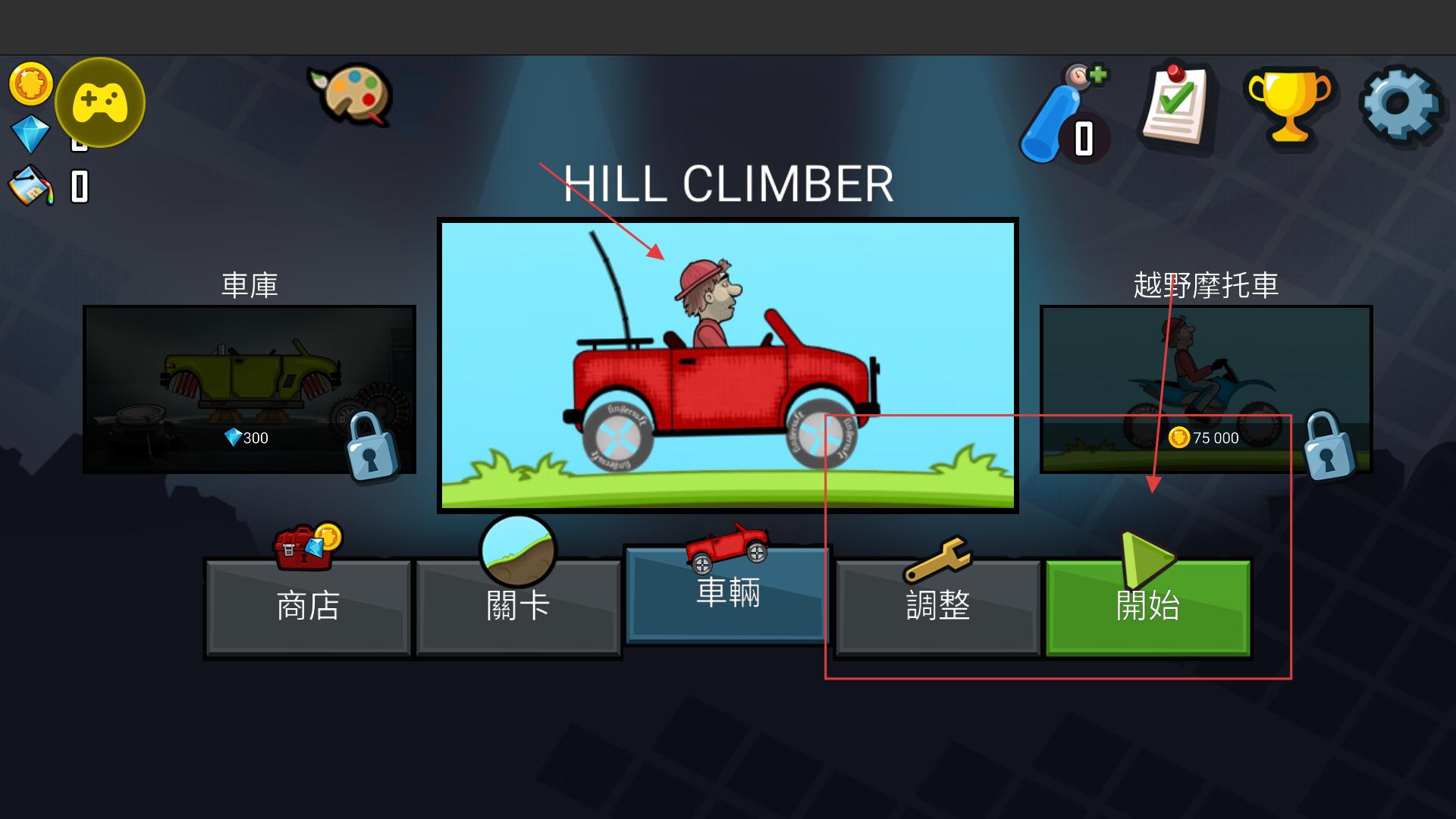View achievements via the gold trophy
This screenshot has width=1456, height=819.
[x=1289, y=106]
